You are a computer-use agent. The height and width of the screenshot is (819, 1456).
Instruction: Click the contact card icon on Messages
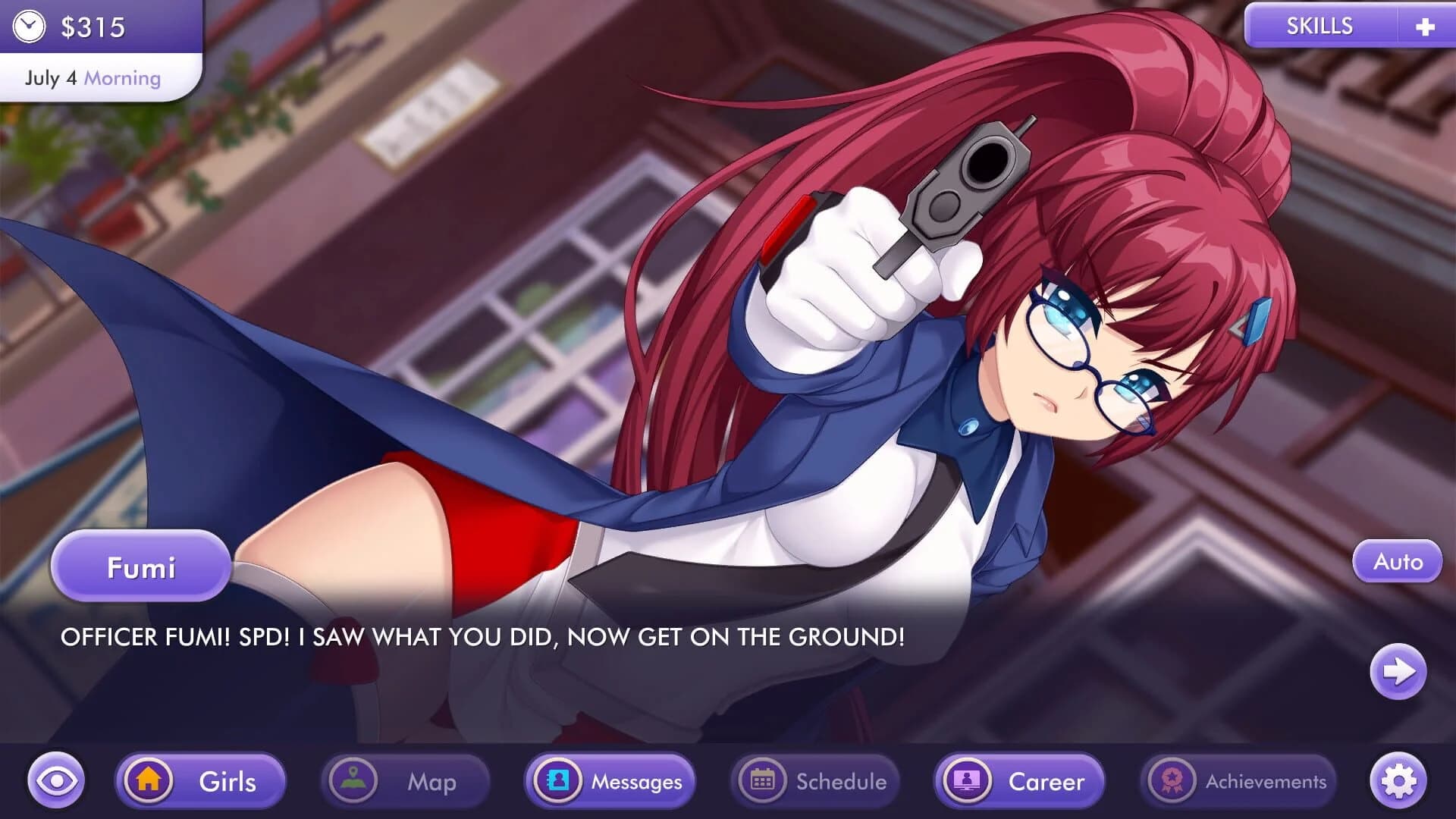560,781
